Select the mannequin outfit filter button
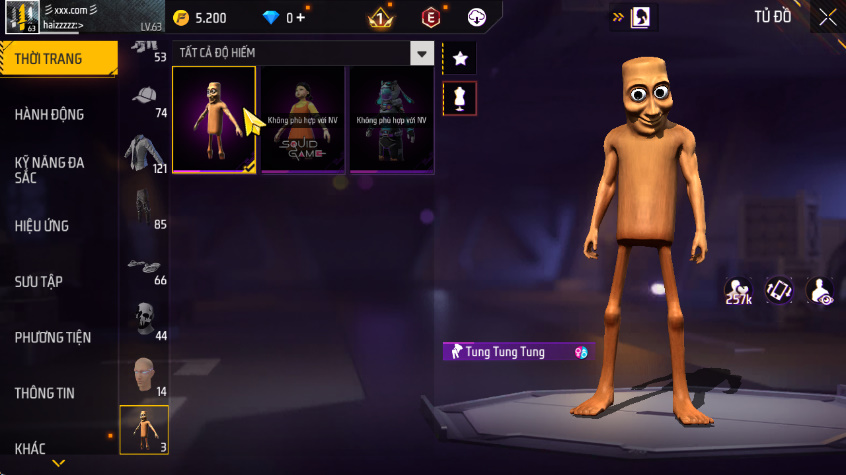The image size is (846, 475). tap(460, 98)
